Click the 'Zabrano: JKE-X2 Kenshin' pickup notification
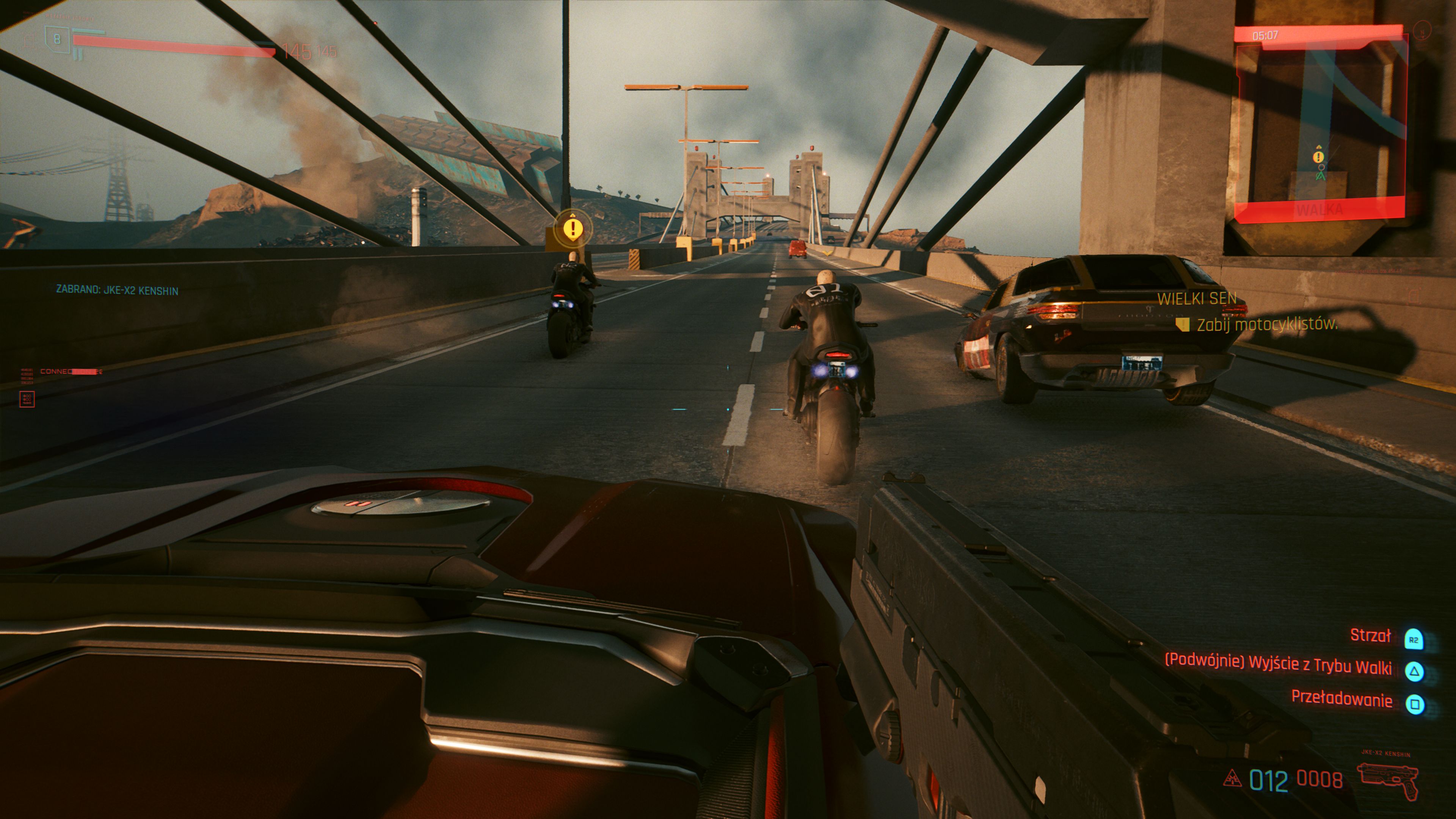1456x819 pixels. click(117, 290)
